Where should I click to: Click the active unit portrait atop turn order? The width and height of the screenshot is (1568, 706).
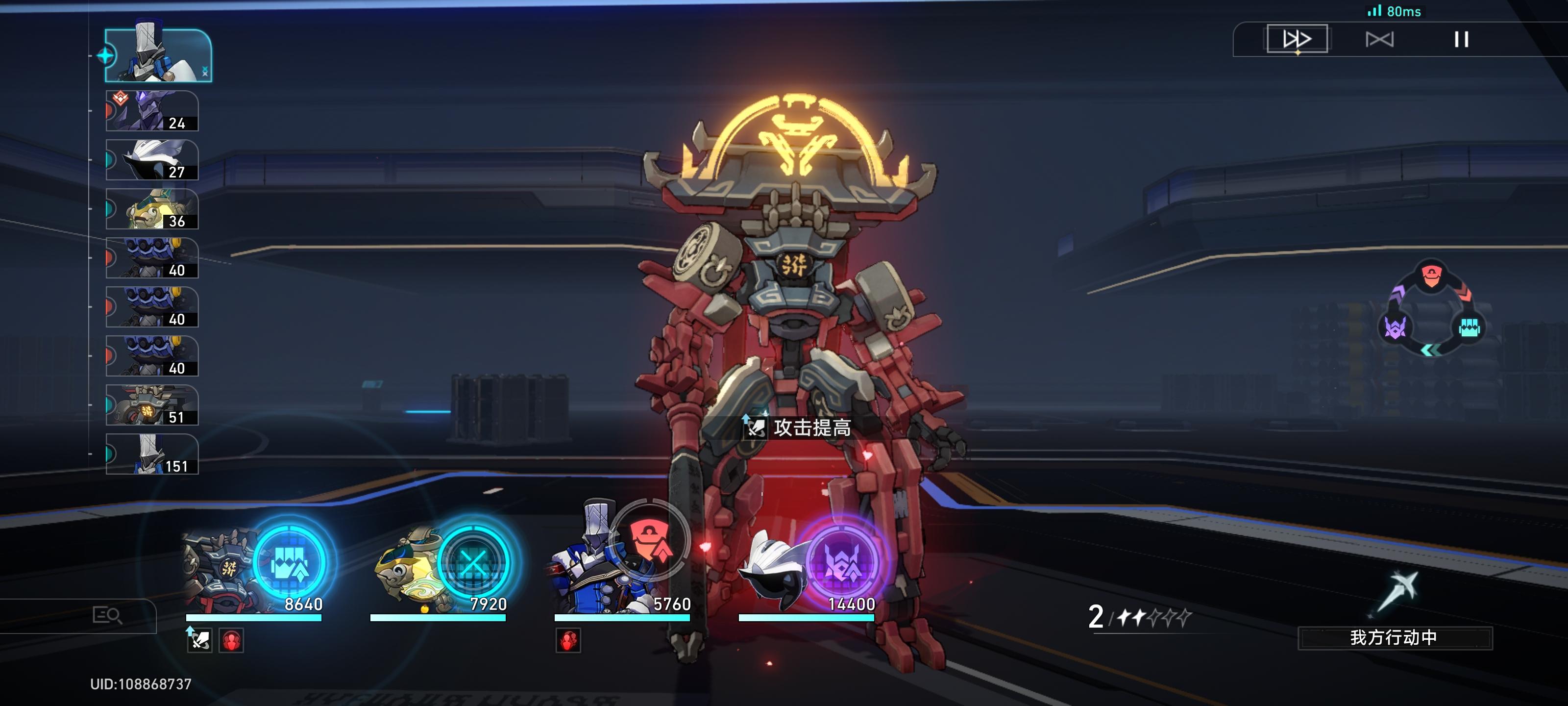[158, 55]
